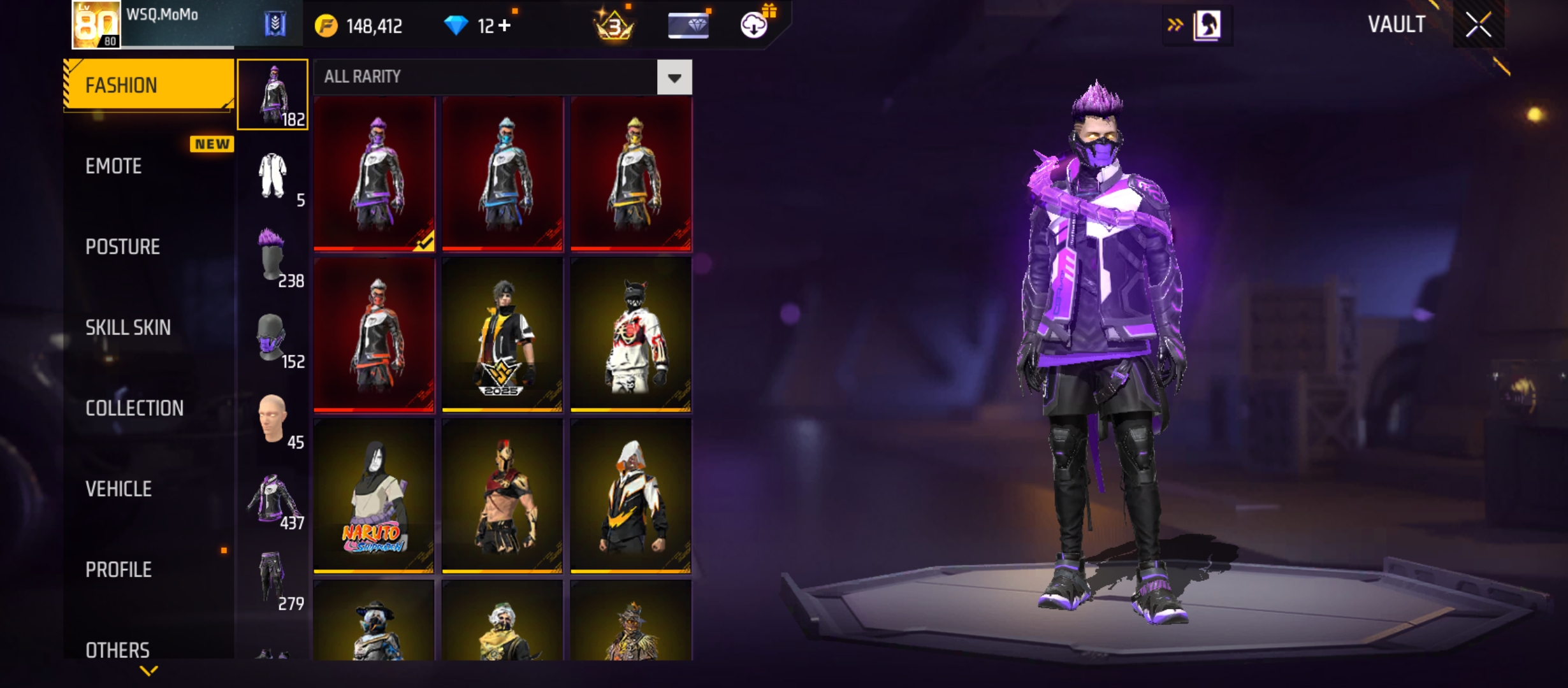Screen dimensions: 1568x688
Task: Open the purple mask subcategory
Action: pyautogui.click(x=273, y=337)
